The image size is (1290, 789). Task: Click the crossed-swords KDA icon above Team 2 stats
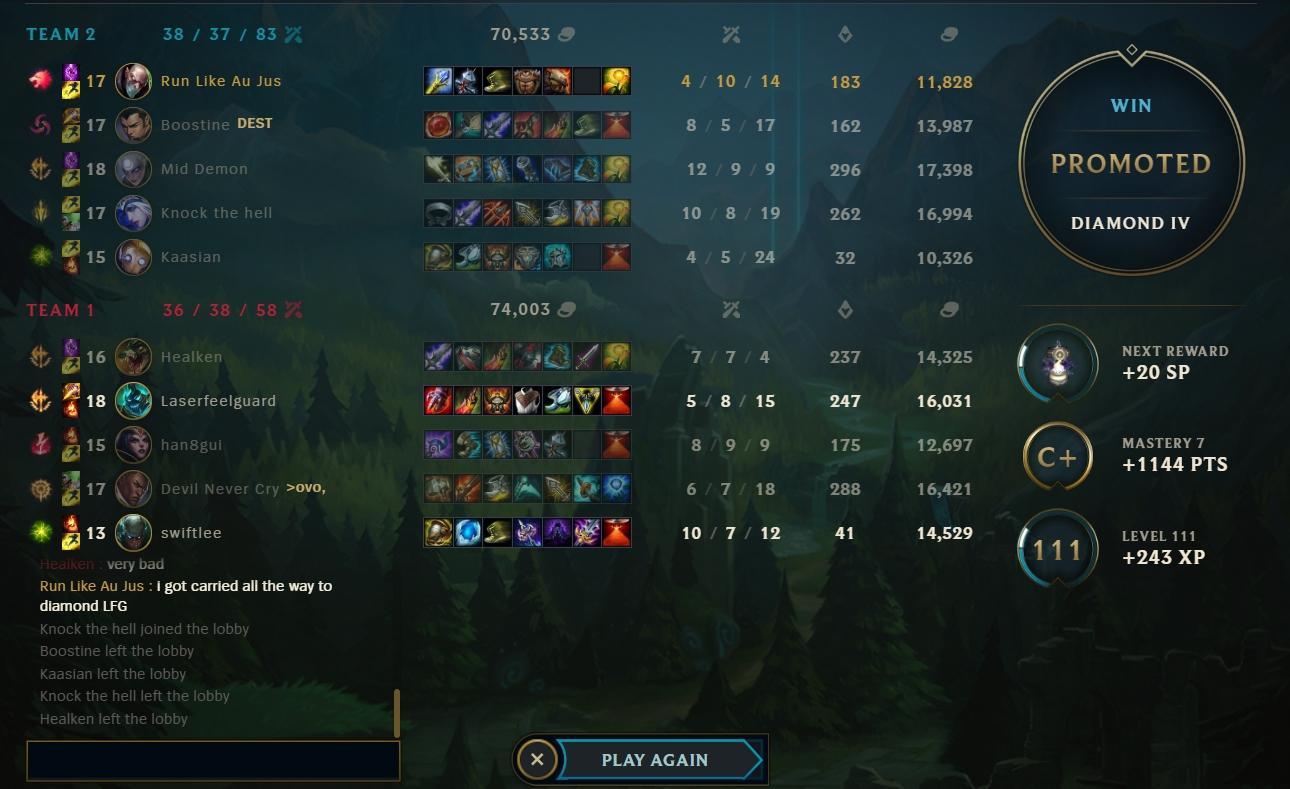731,33
